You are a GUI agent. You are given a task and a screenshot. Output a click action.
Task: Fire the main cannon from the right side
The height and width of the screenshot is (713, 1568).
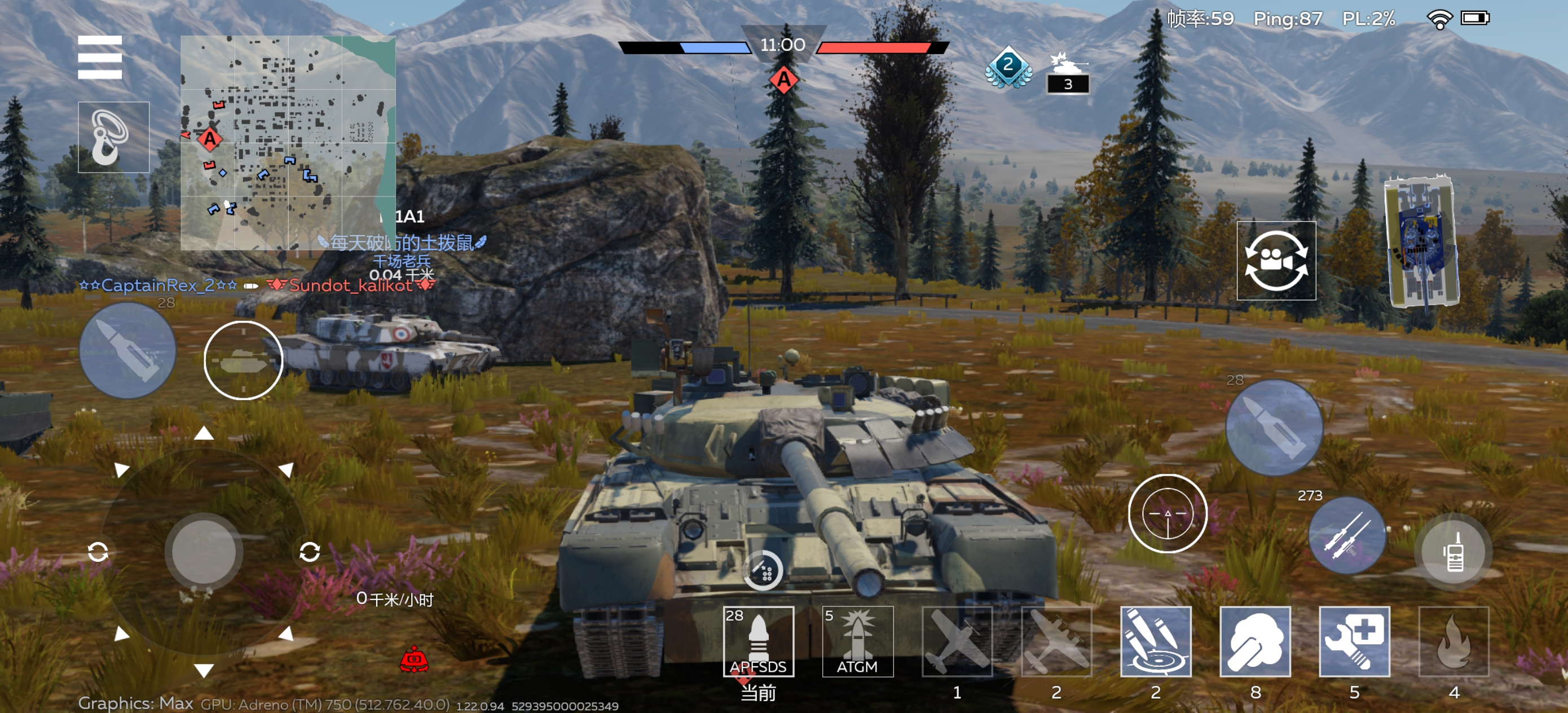1274,428
